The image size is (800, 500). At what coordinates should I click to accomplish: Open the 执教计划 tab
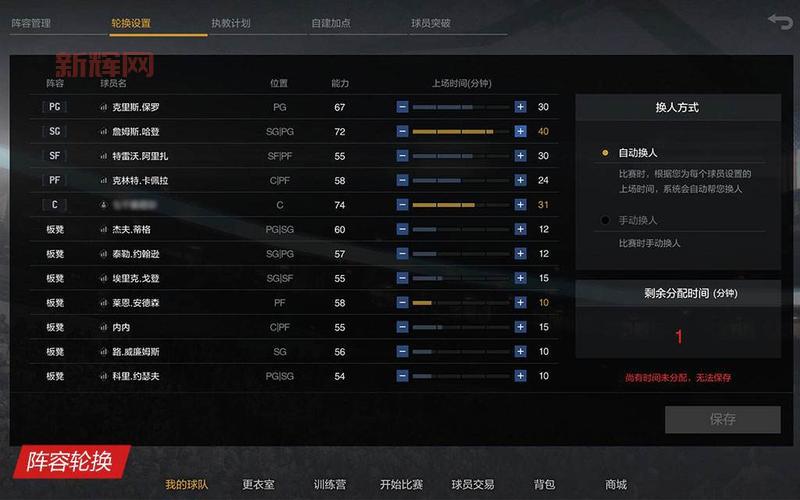click(231, 22)
